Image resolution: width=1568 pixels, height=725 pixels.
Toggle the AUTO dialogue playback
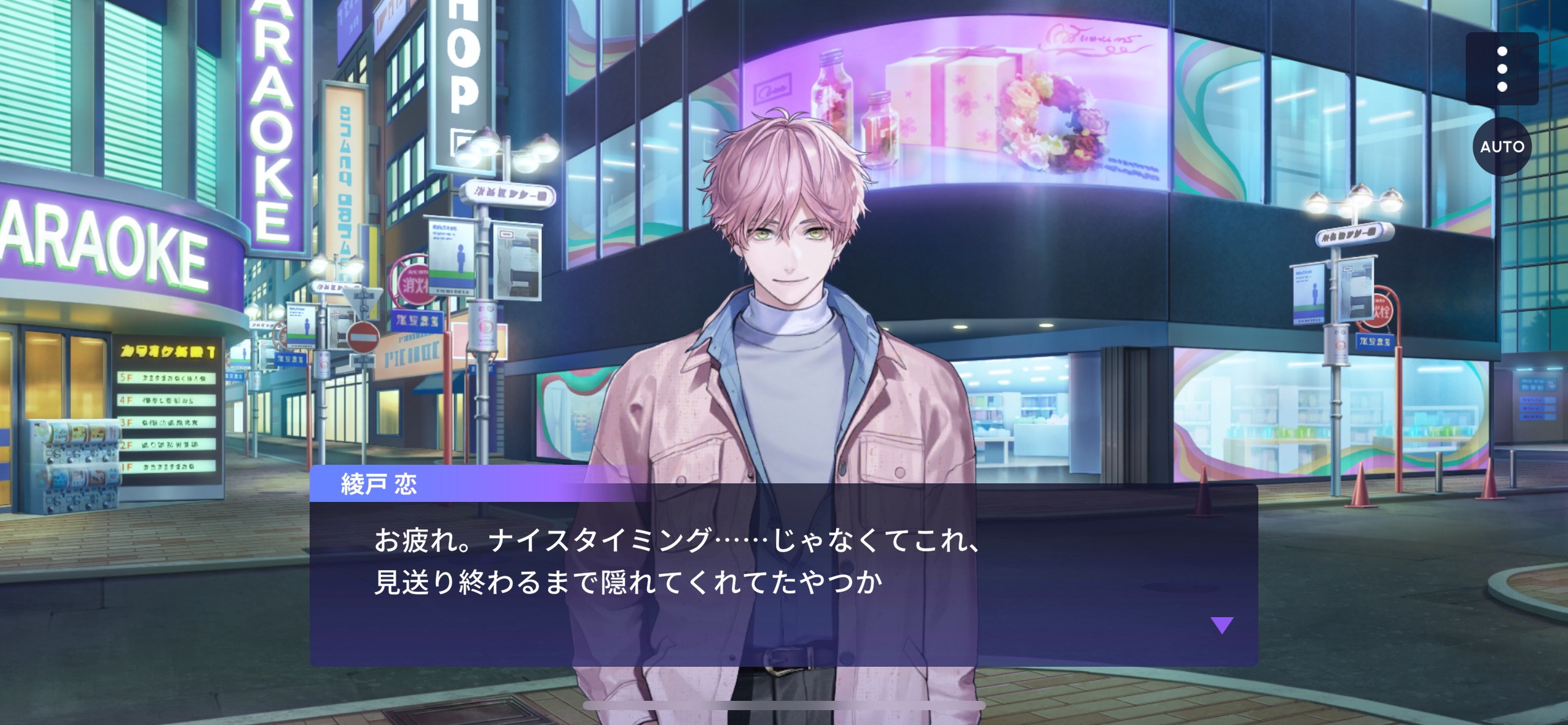[1502, 147]
